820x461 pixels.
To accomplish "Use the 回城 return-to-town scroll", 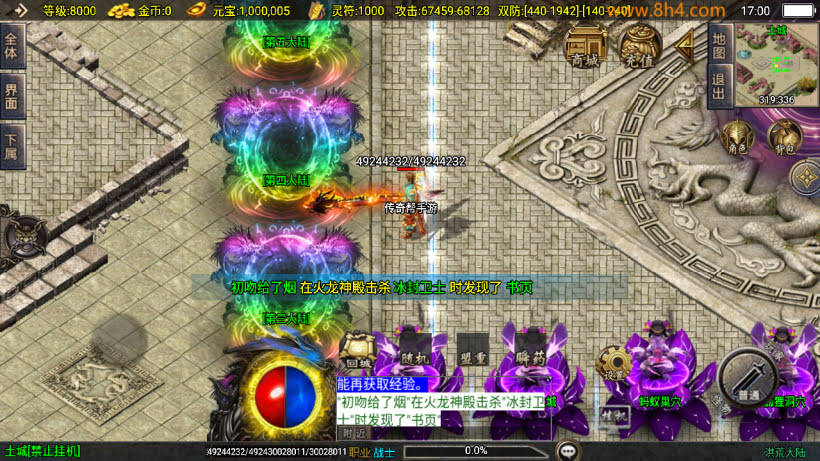I will 356,353.
